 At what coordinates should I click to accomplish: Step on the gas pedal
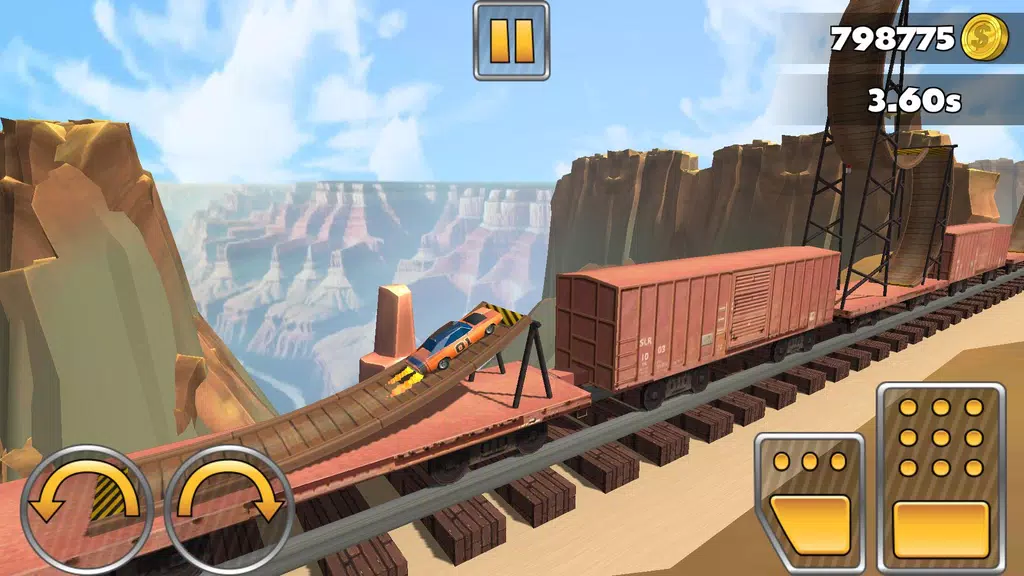[x=940, y=477]
